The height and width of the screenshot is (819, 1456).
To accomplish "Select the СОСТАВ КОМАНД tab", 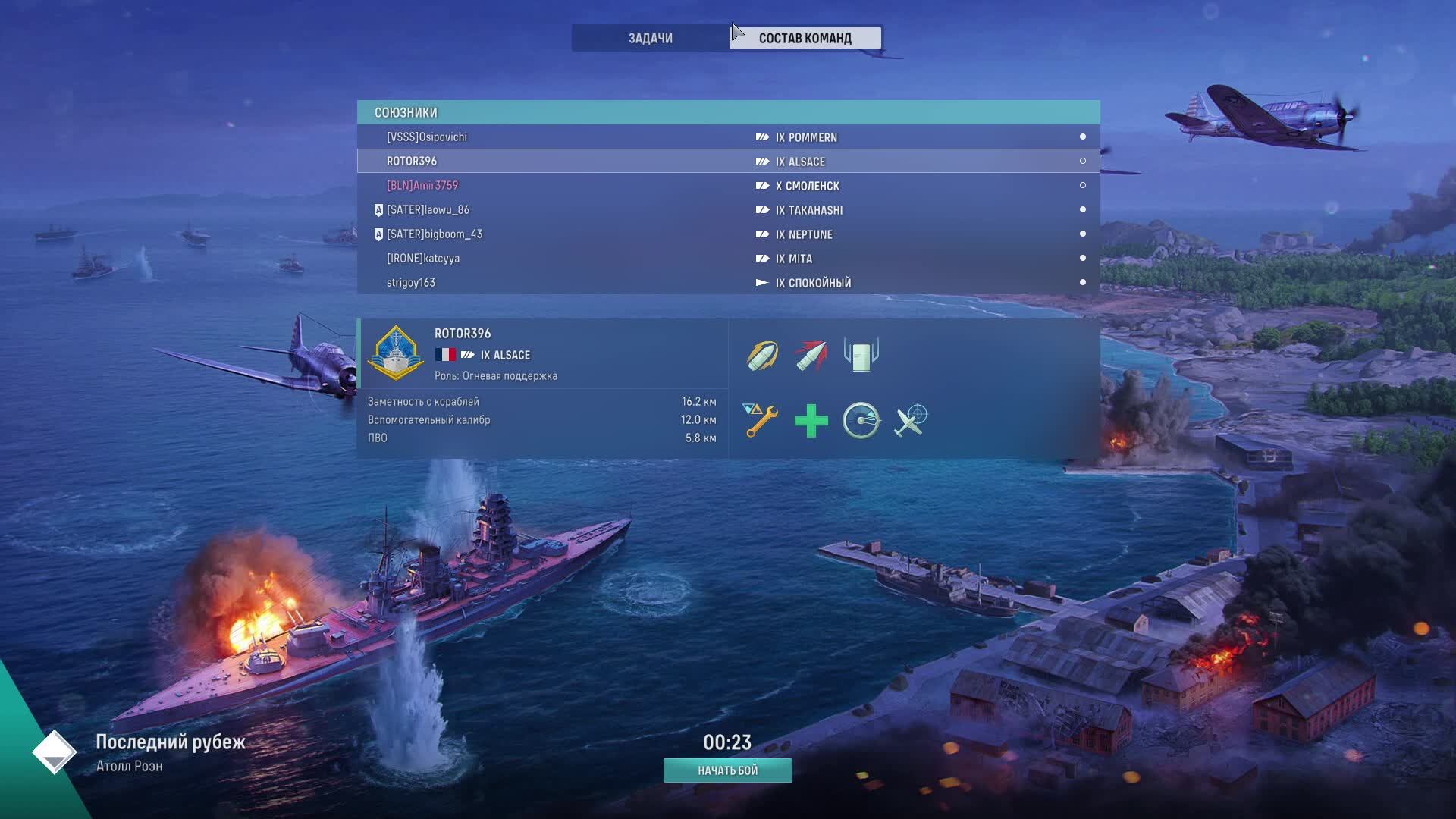I will 805,38.
